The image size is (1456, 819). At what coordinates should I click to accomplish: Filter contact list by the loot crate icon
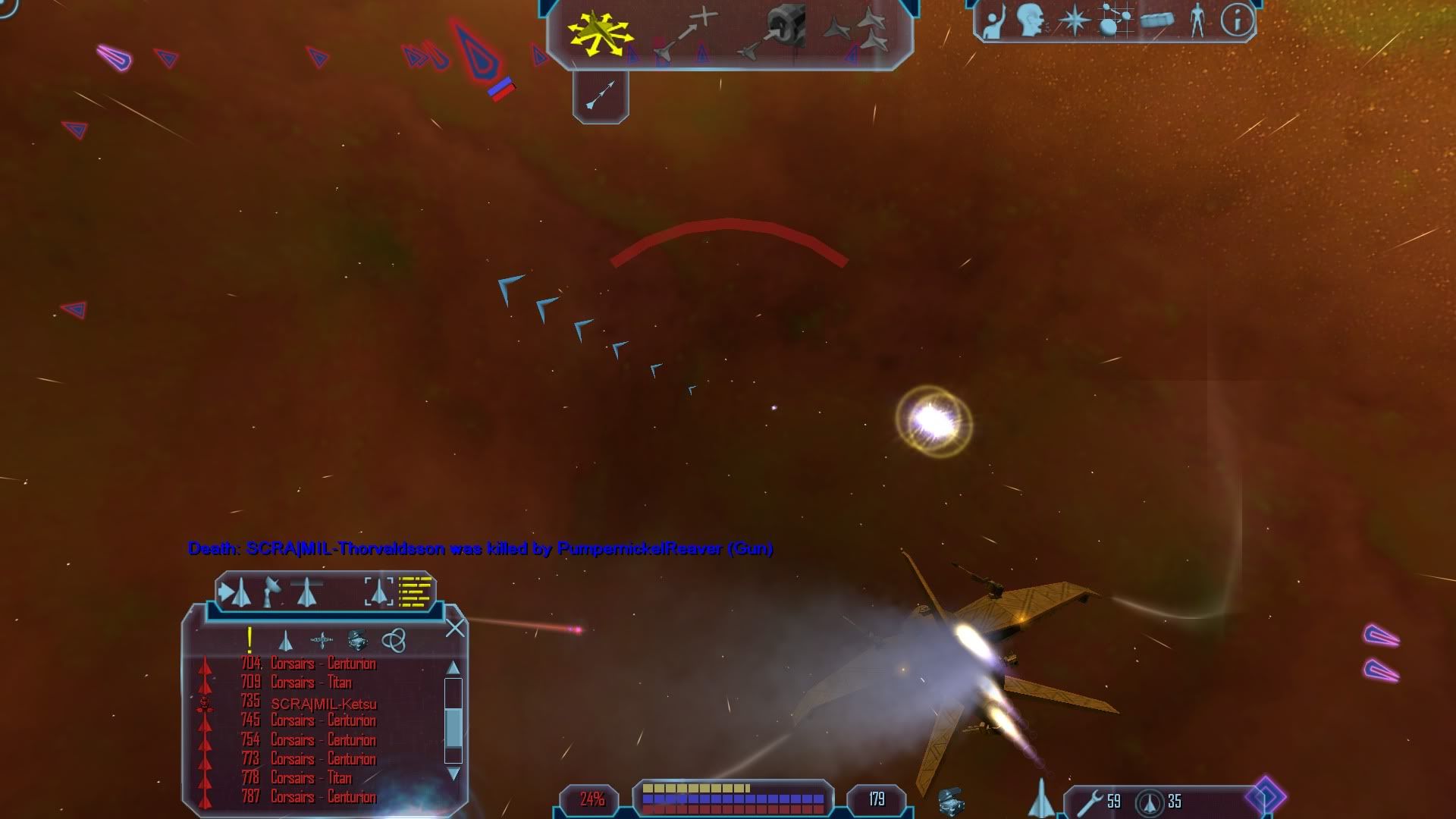click(358, 641)
